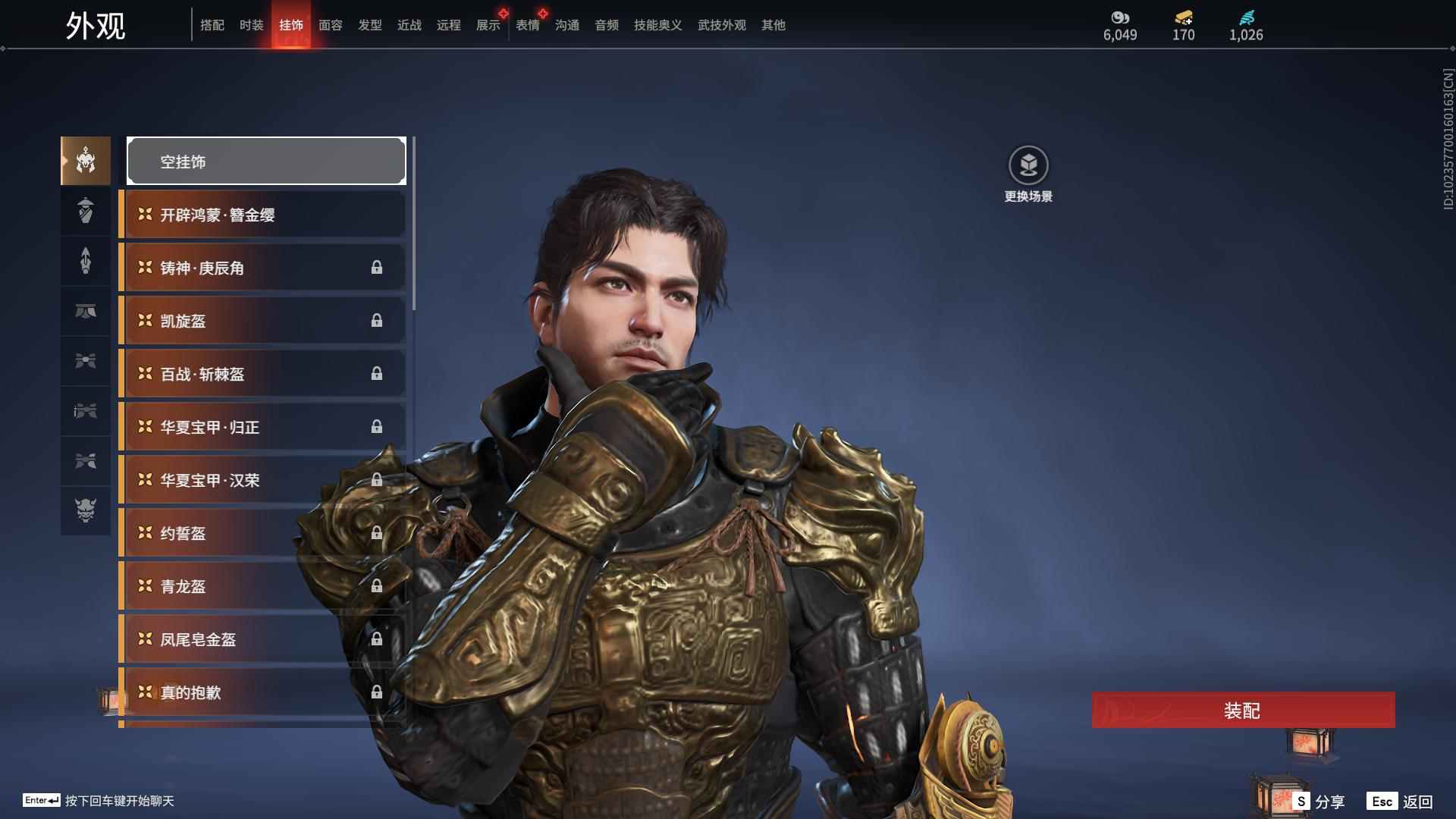The width and height of the screenshot is (1456, 819).
Task: Open the 武技外观 tab
Action: point(721,25)
